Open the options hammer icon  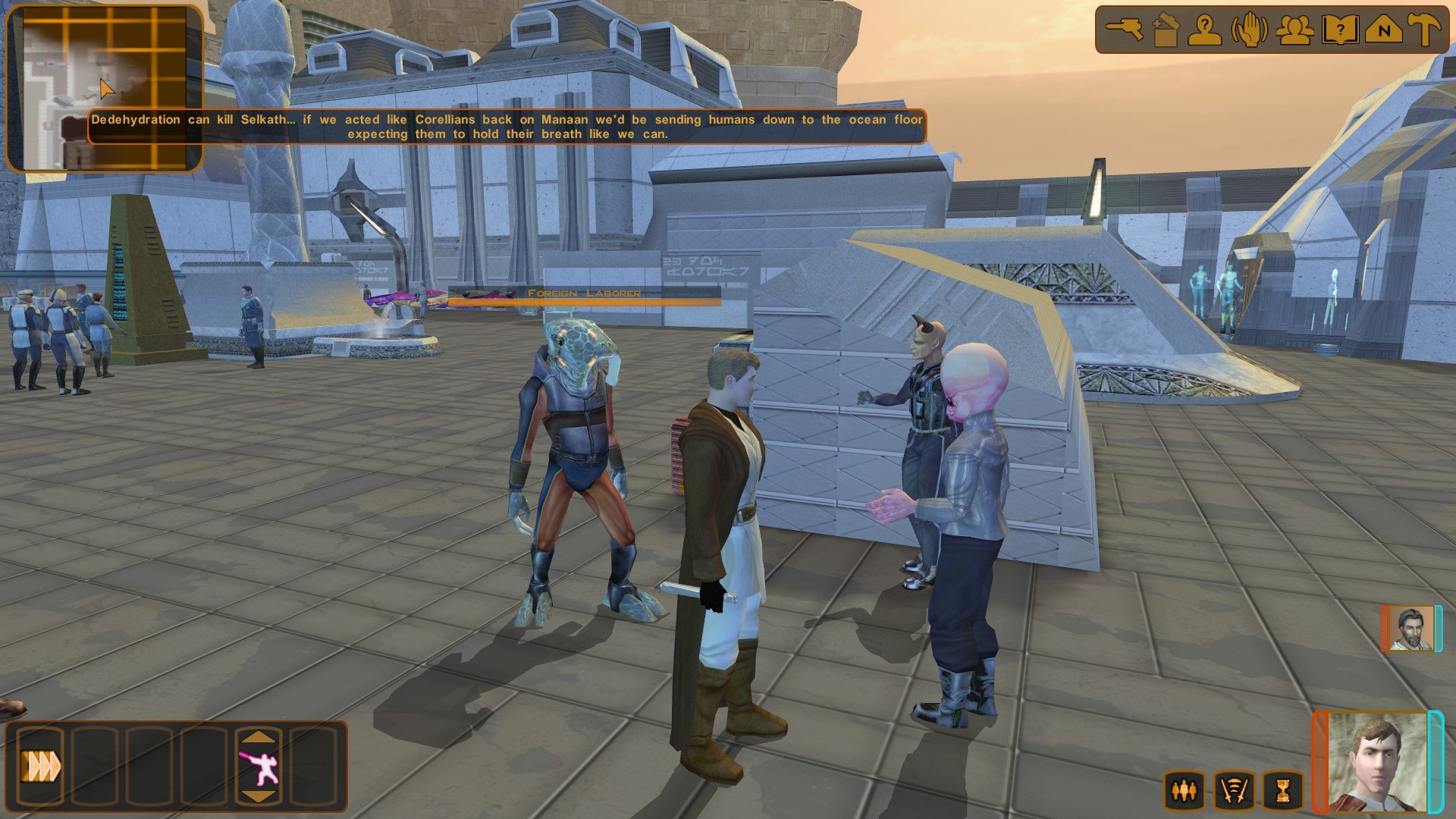click(x=1425, y=30)
